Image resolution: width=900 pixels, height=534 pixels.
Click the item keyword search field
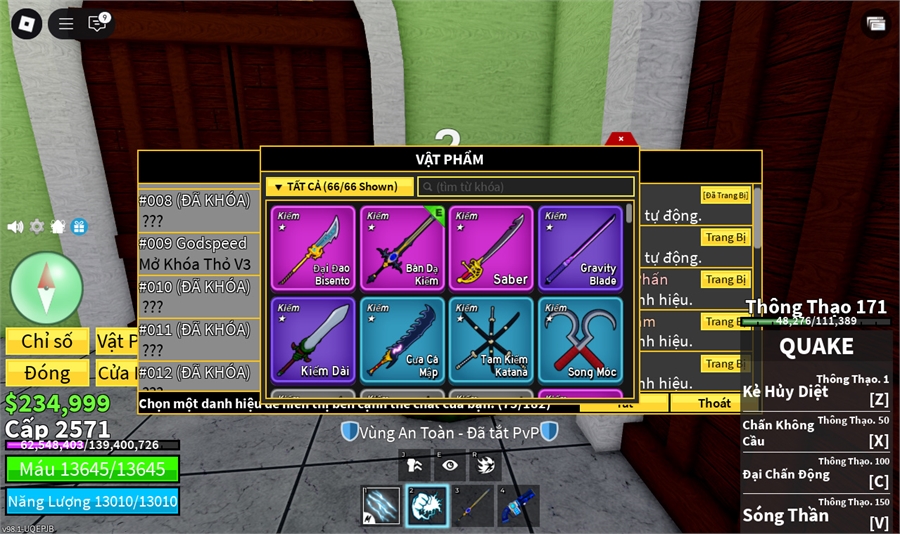[525, 187]
